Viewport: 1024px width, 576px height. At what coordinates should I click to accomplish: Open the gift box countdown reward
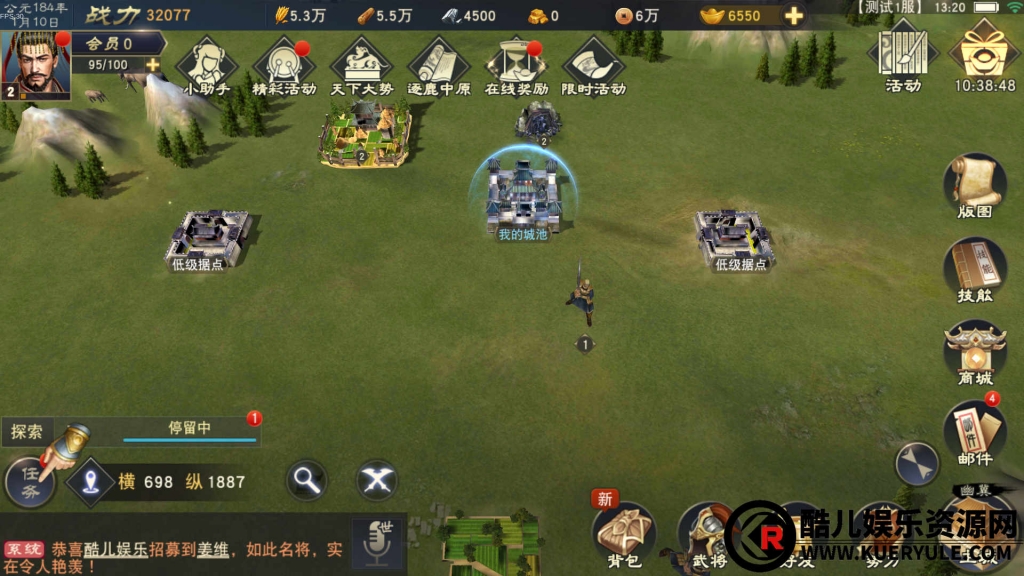coord(984,55)
